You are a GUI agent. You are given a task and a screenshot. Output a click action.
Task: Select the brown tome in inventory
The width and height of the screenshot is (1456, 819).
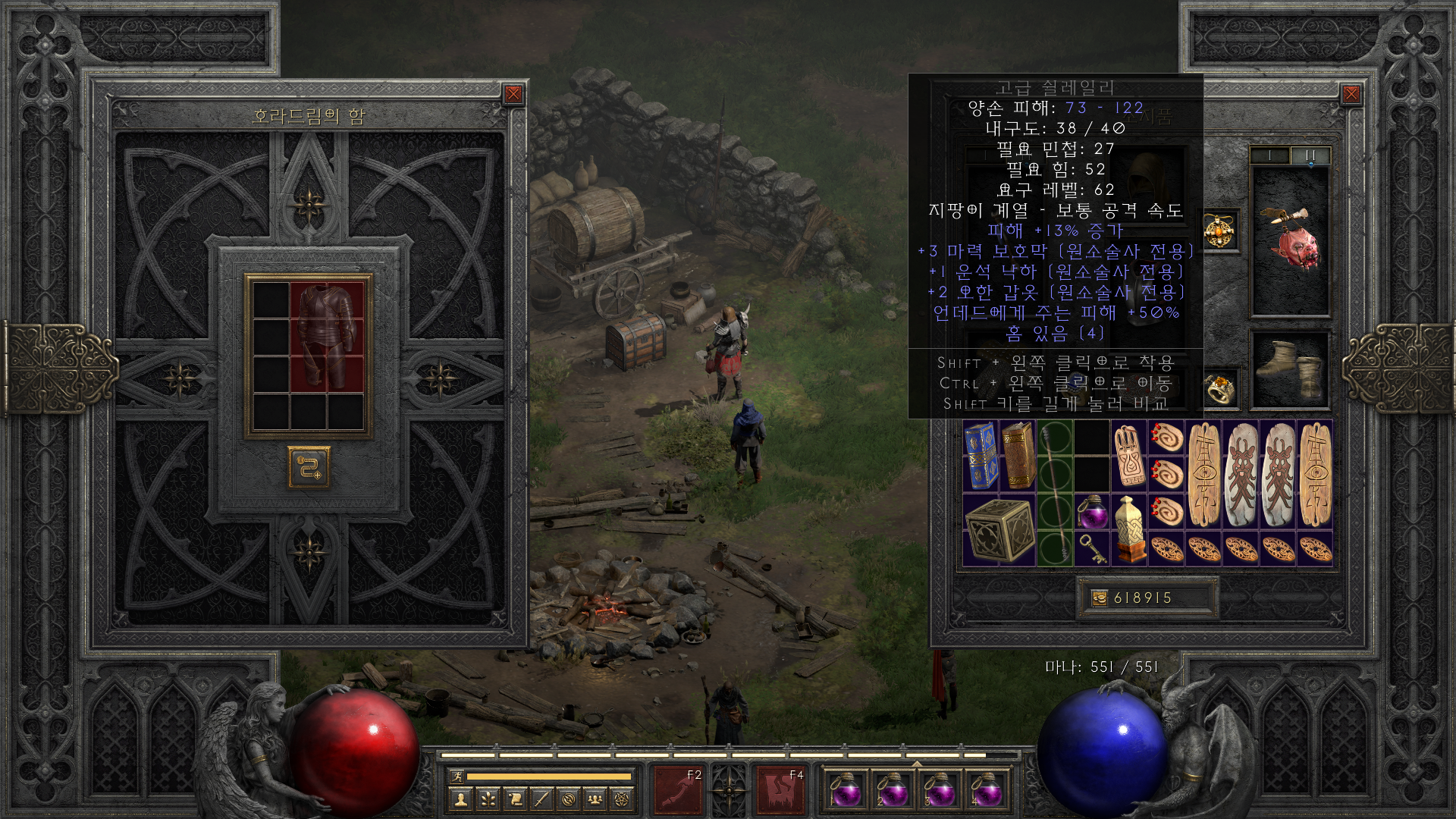point(1018,457)
